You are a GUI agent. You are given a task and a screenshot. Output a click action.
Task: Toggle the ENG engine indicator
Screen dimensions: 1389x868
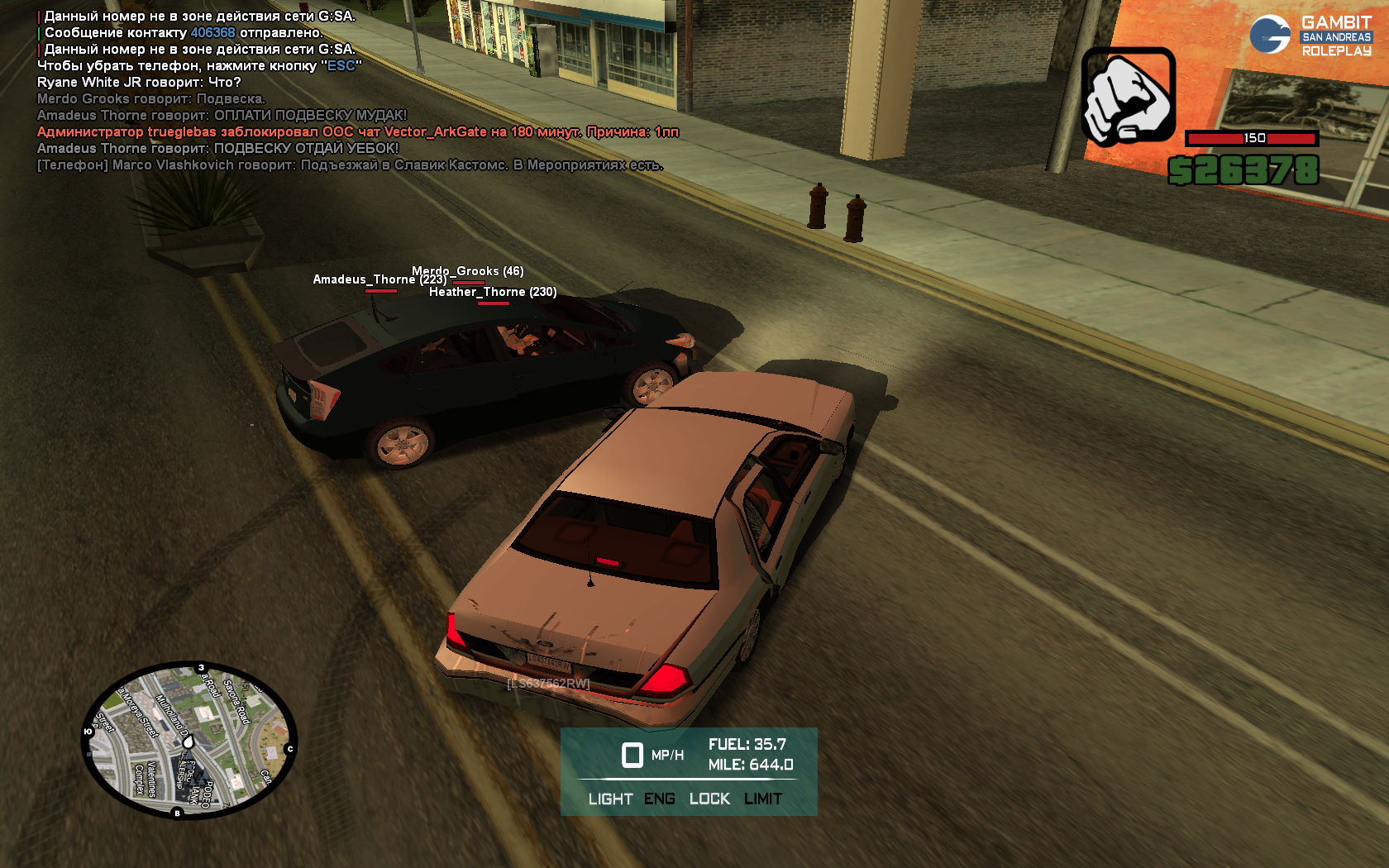pos(659,799)
